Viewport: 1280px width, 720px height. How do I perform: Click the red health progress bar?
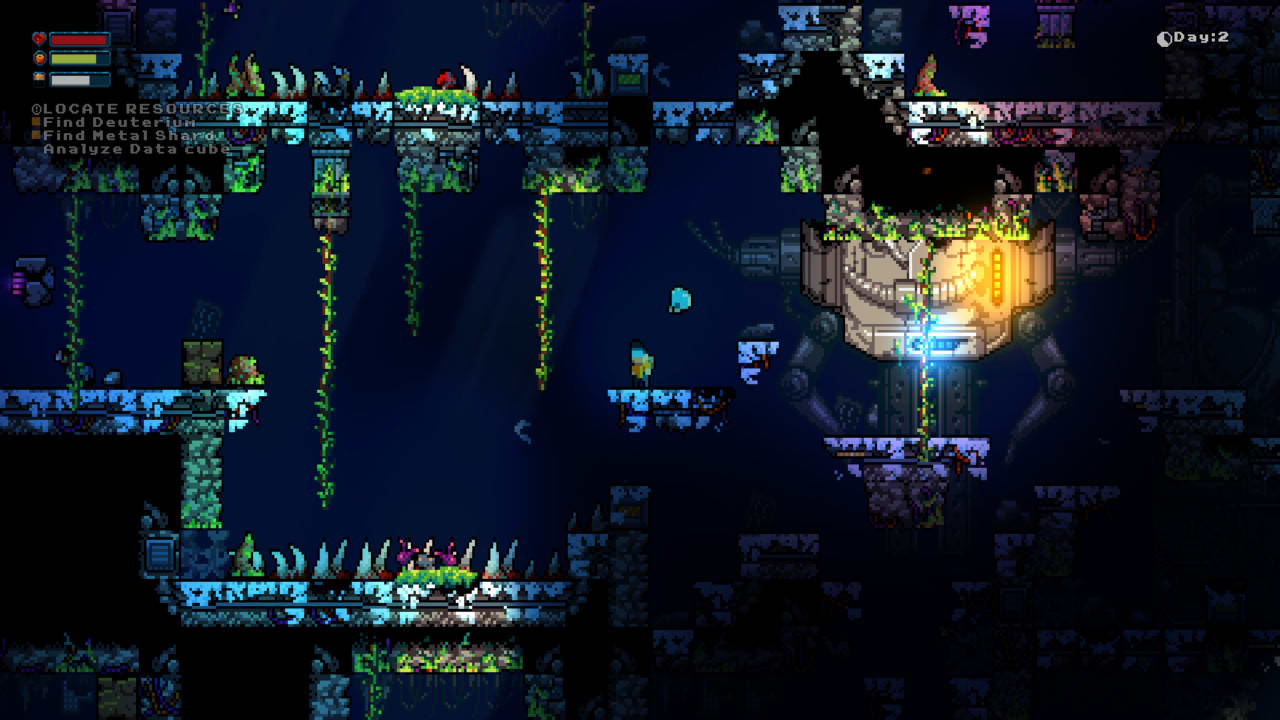click(80, 38)
